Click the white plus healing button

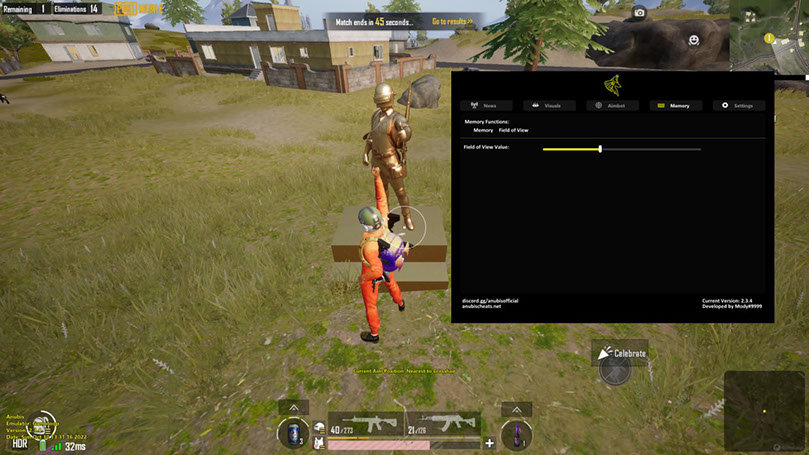pos(489,443)
